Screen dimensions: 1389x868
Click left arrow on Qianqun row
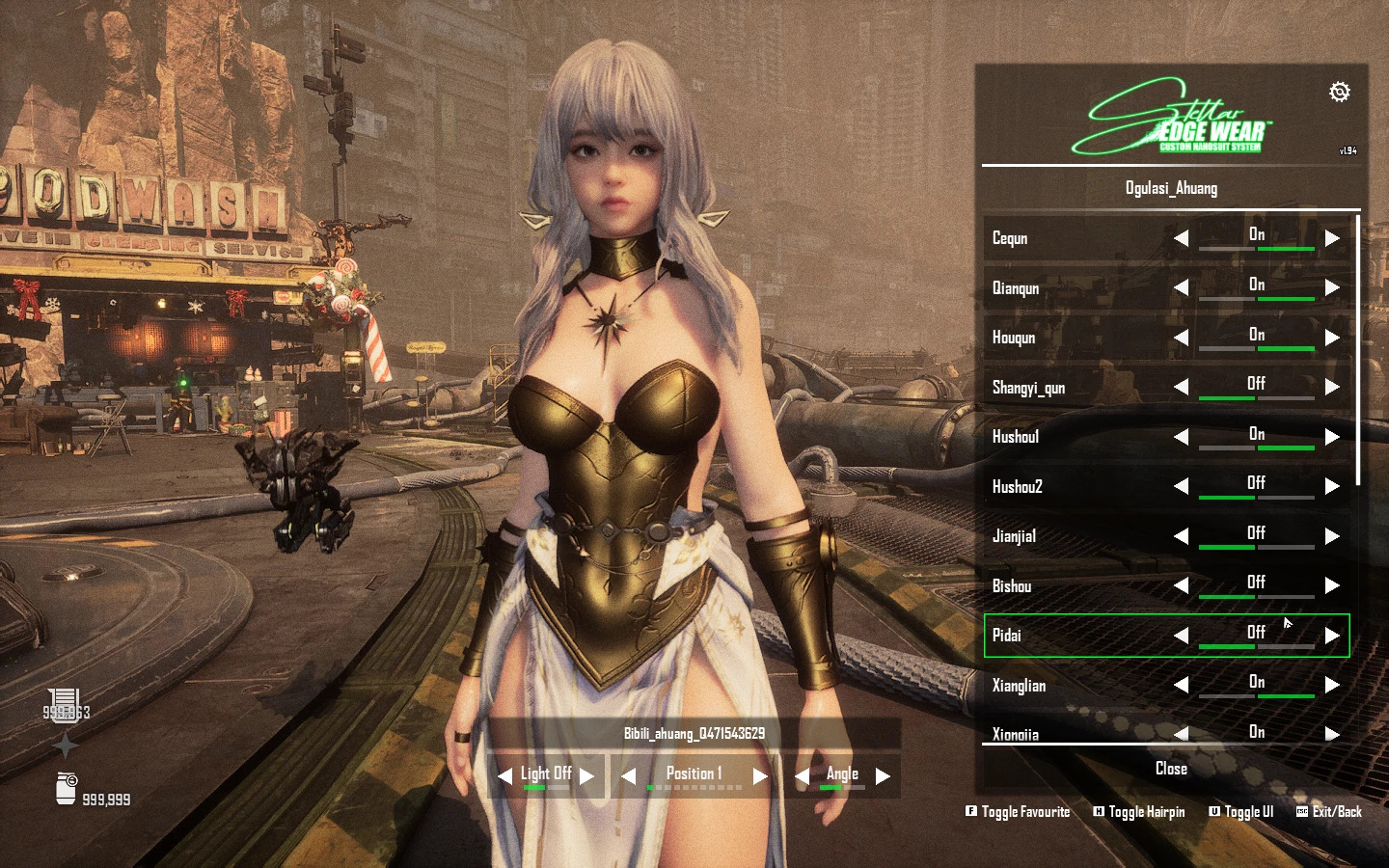pyautogui.click(x=1181, y=287)
